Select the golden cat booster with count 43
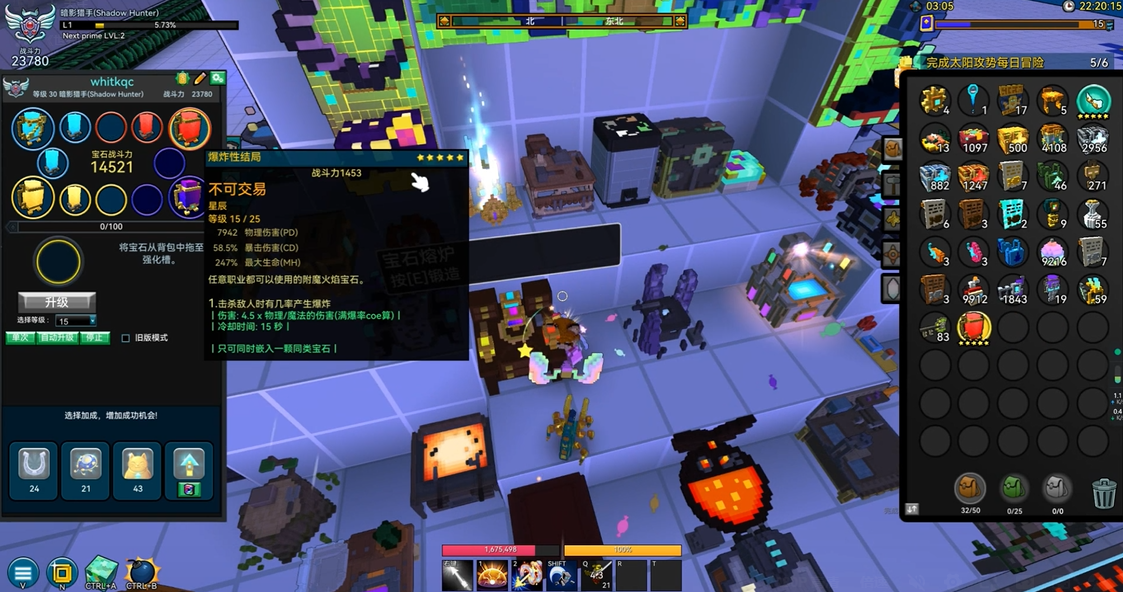This screenshot has width=1123, height=592. (137, 468)
